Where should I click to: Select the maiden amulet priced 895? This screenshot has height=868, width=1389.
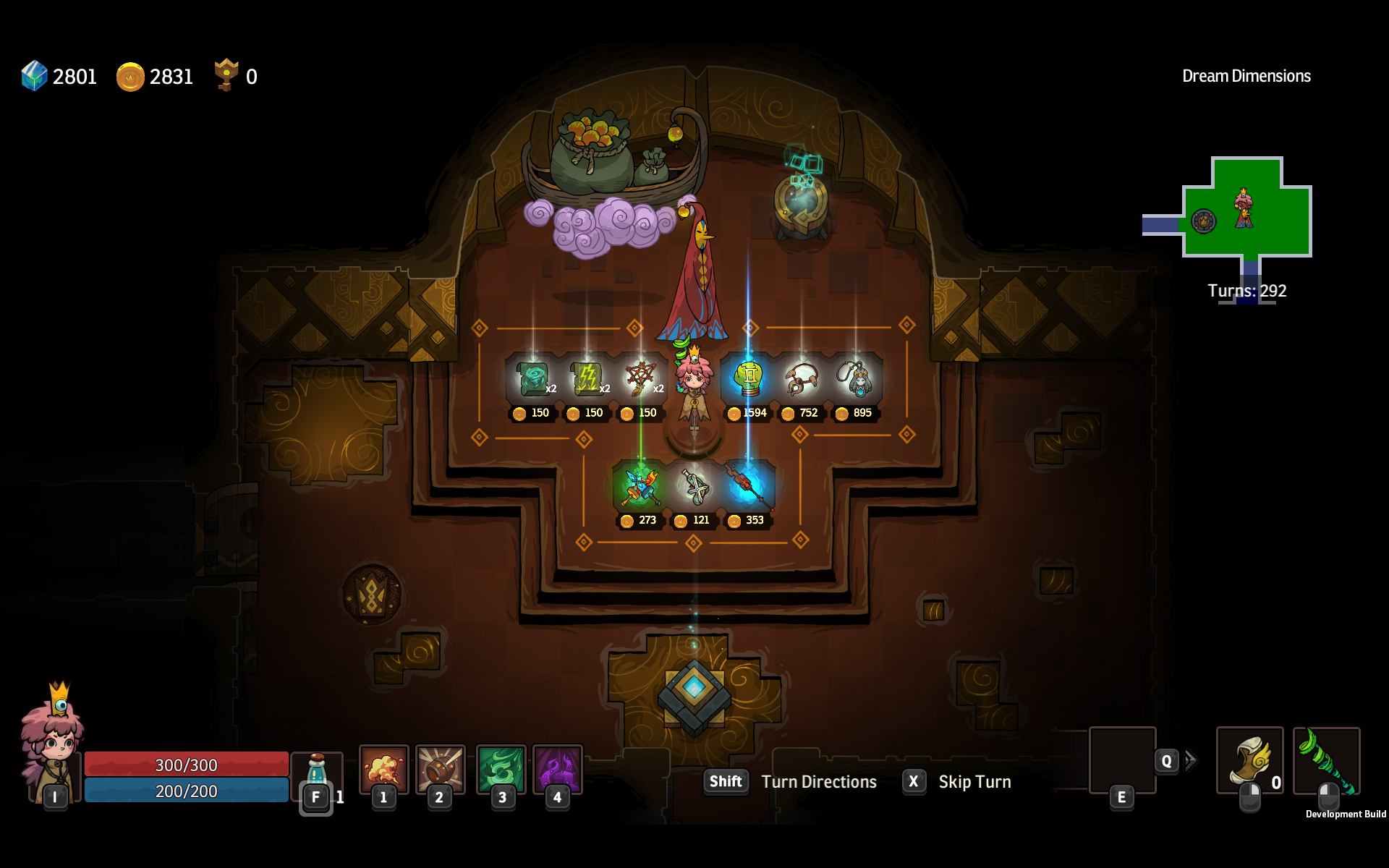855,378
